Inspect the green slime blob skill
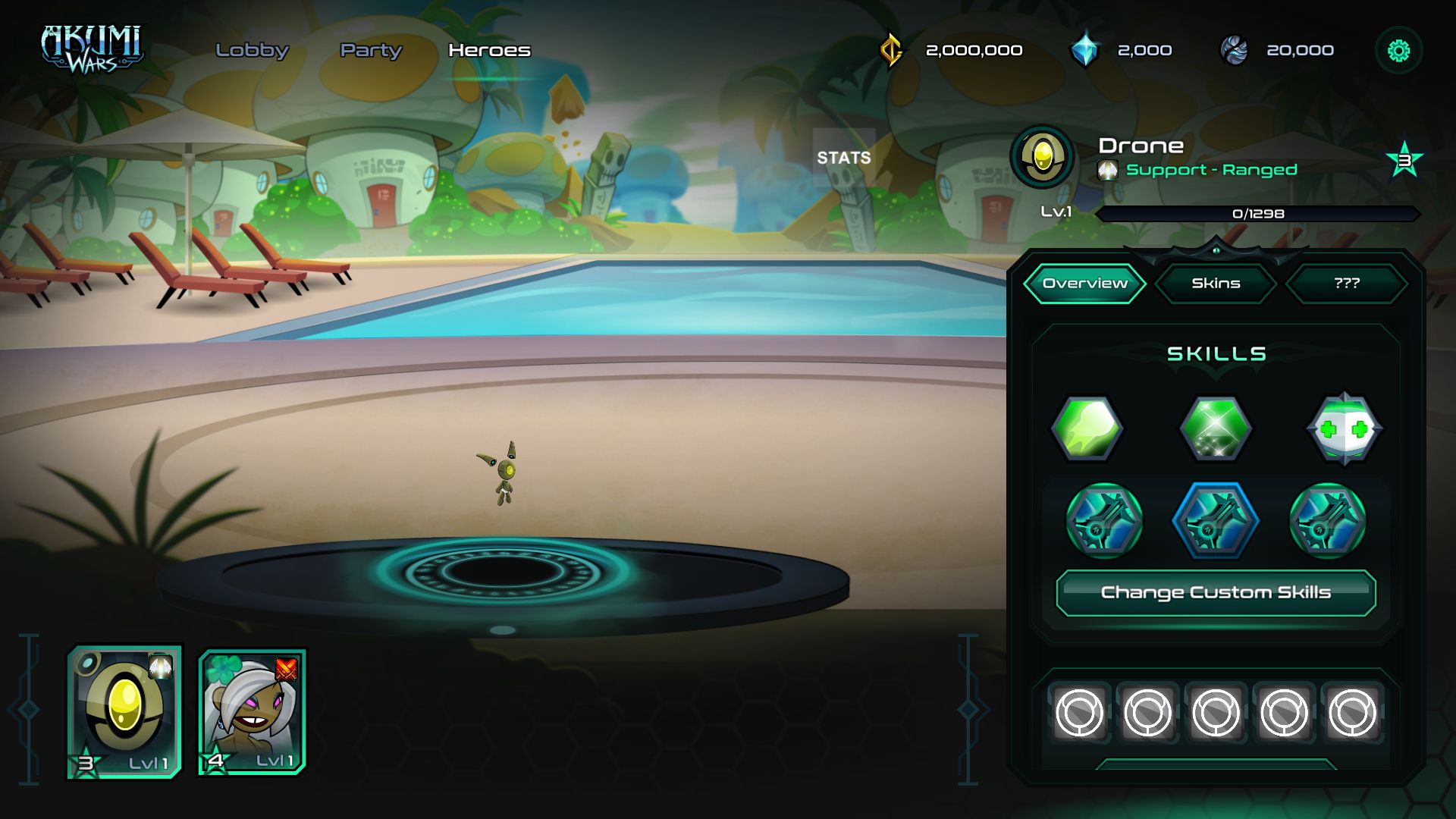This screenshot has height=819, width=1456. [1087, 428]
